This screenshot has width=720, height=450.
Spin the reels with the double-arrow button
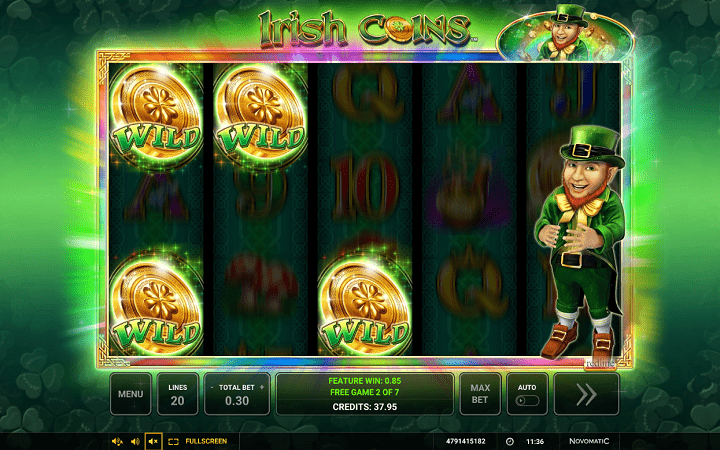586,394
